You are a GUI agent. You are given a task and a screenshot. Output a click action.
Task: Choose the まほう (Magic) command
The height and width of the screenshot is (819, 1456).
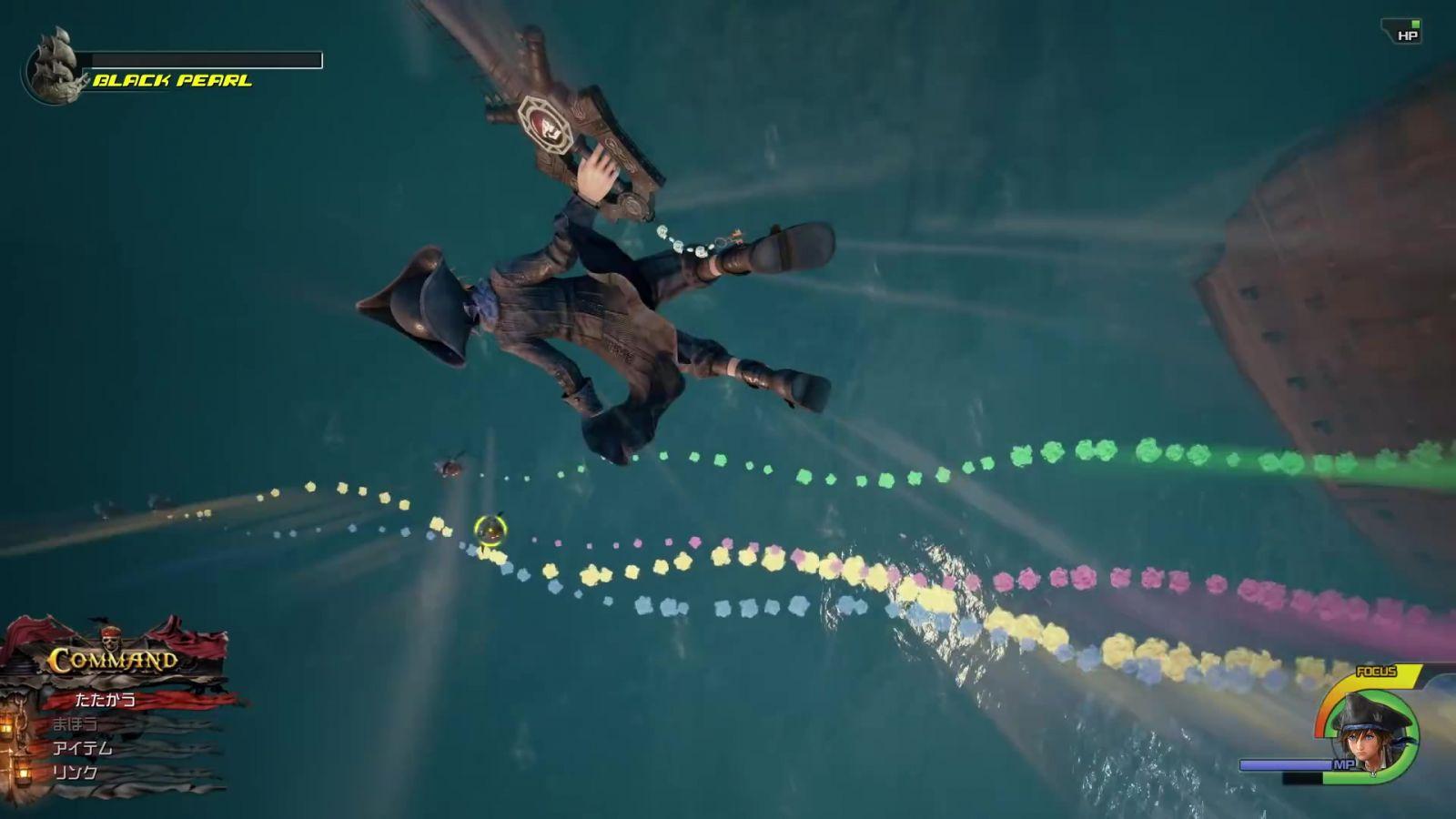tap(75, 724)
